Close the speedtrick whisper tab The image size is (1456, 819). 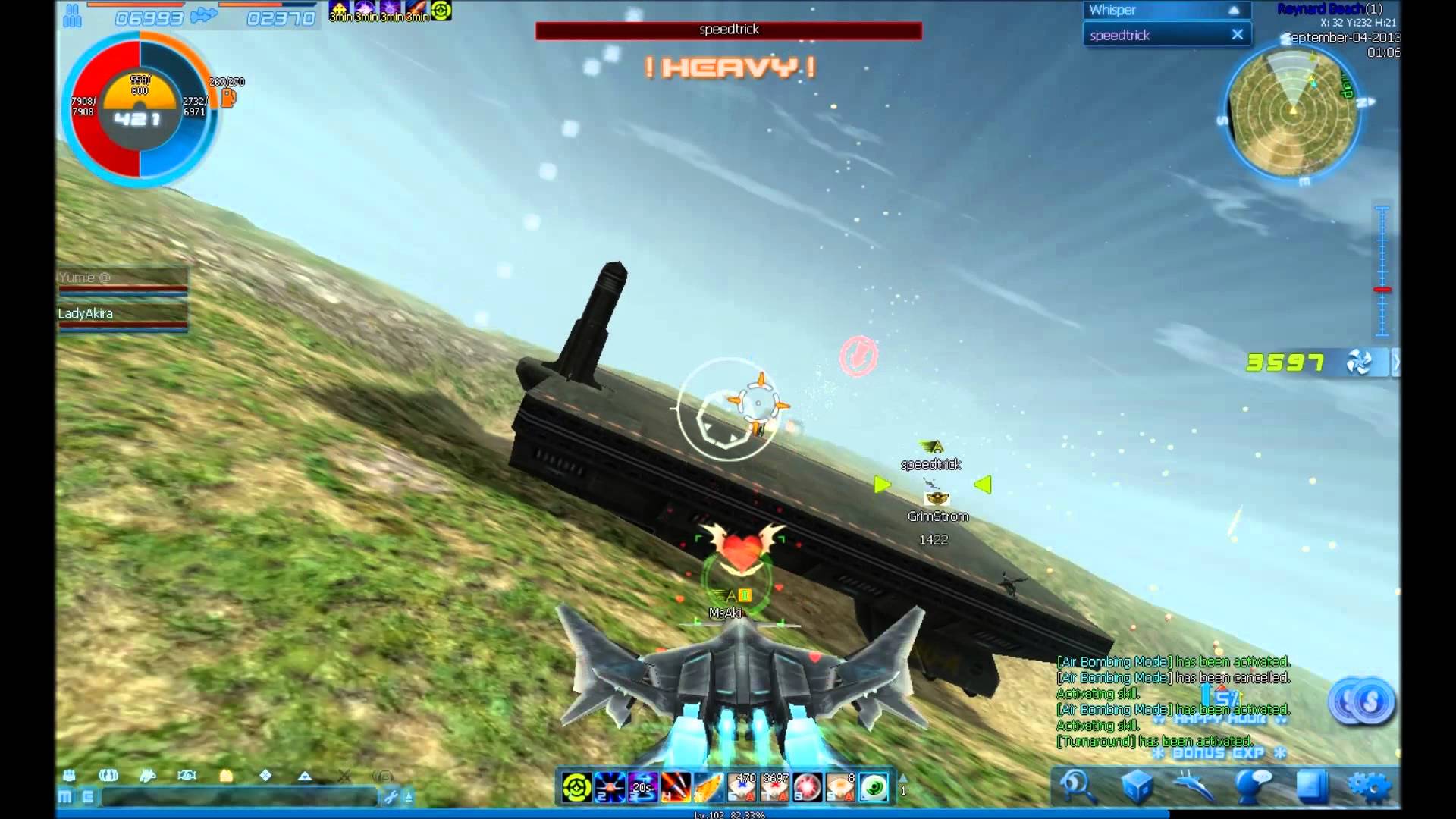point(1237,35)
